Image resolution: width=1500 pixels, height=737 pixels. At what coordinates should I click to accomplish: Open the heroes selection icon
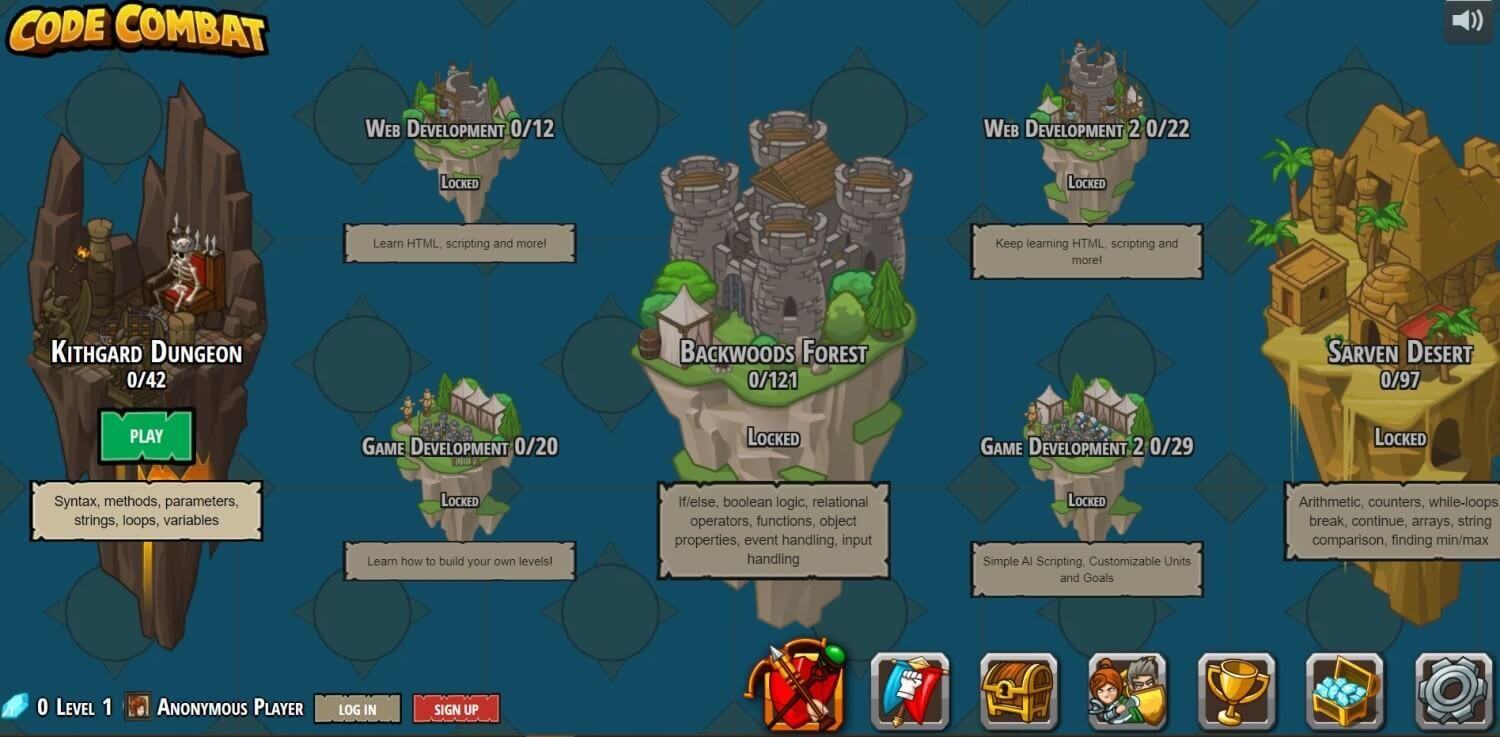[x=1127, y=690]
